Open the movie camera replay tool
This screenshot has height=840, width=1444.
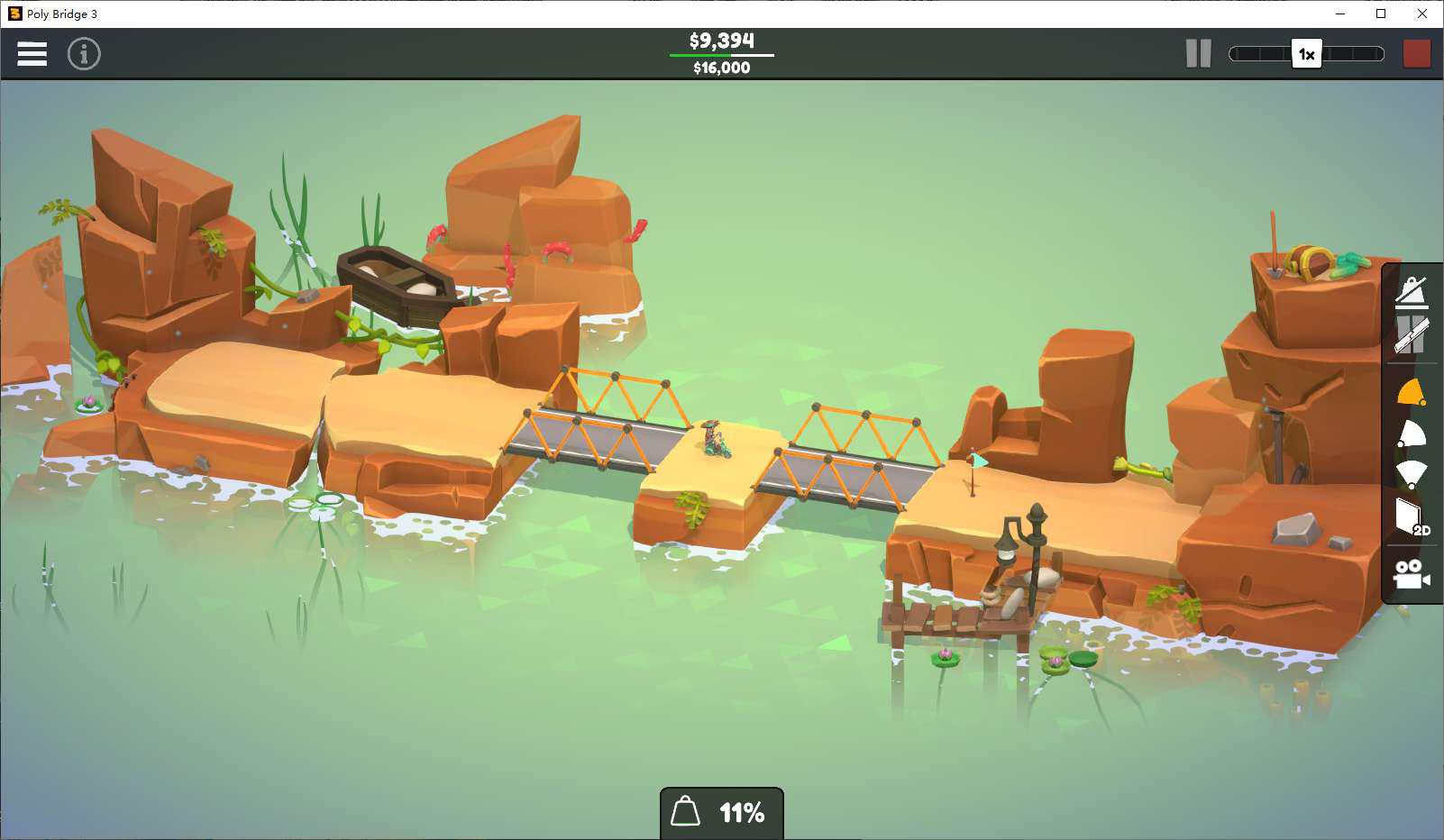(1412, 574)
